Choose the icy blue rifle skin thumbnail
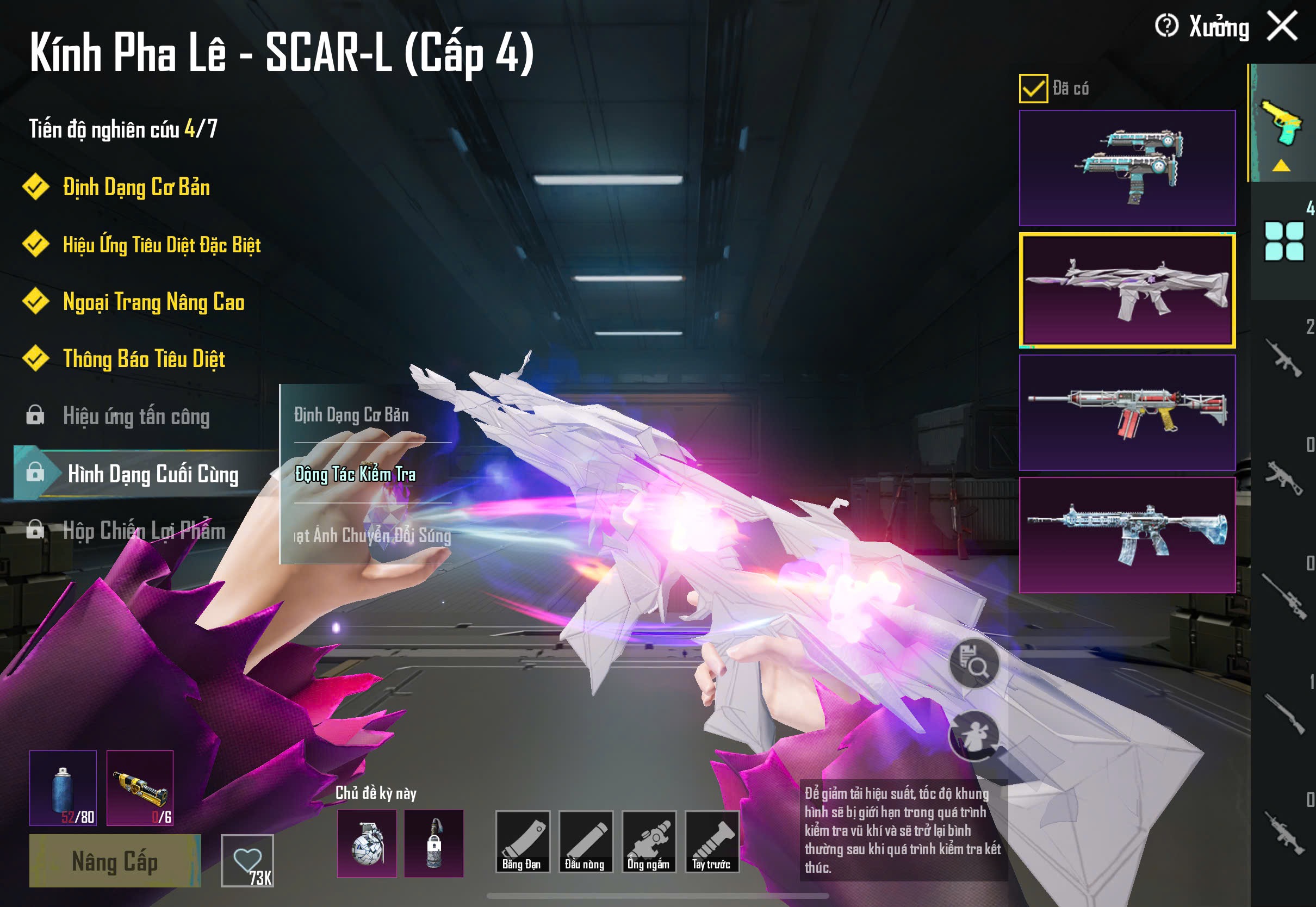This screenshot has height=907, width=1316. coord(1127,535)
